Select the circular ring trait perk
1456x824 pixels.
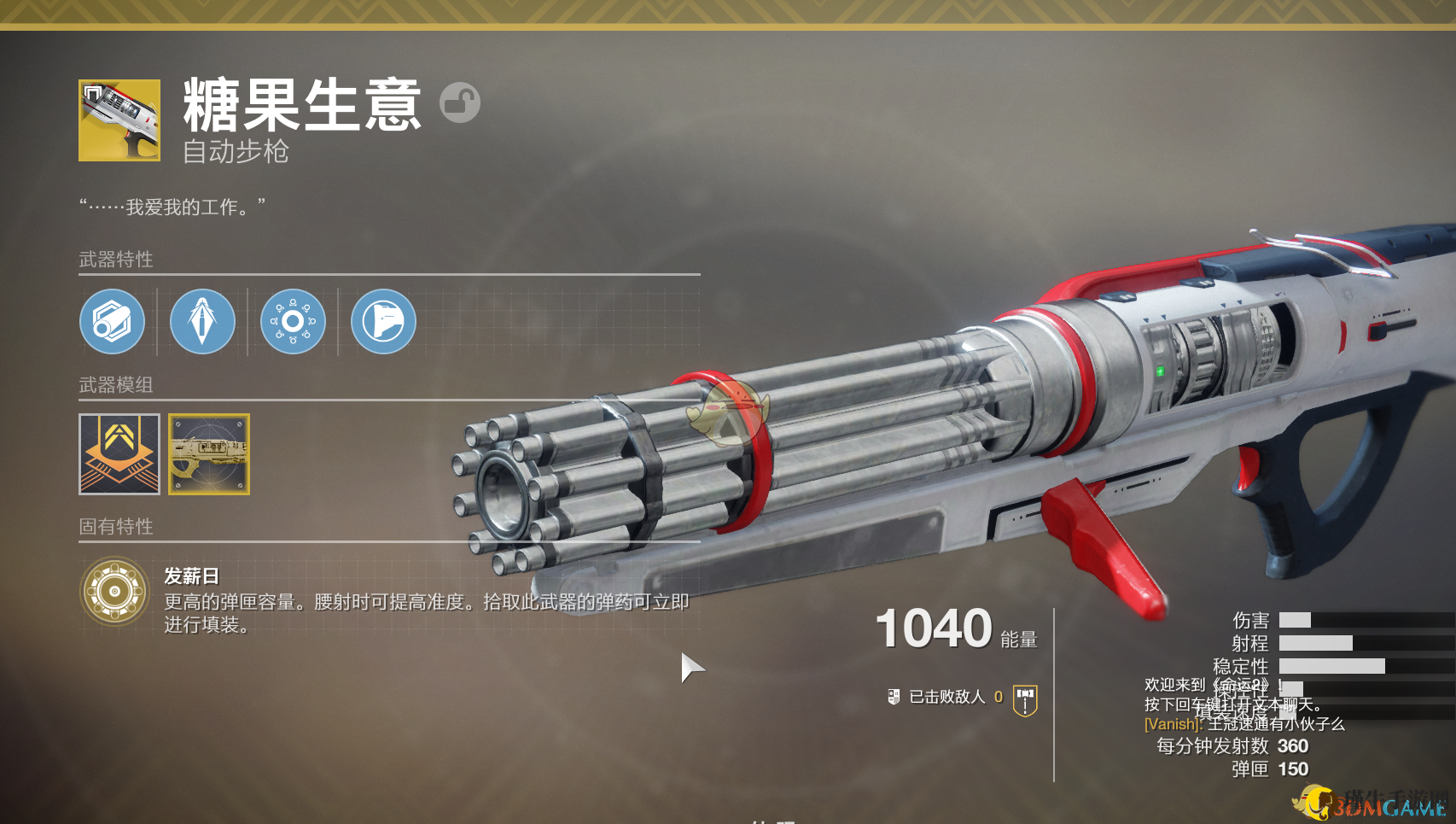[293, 322]
